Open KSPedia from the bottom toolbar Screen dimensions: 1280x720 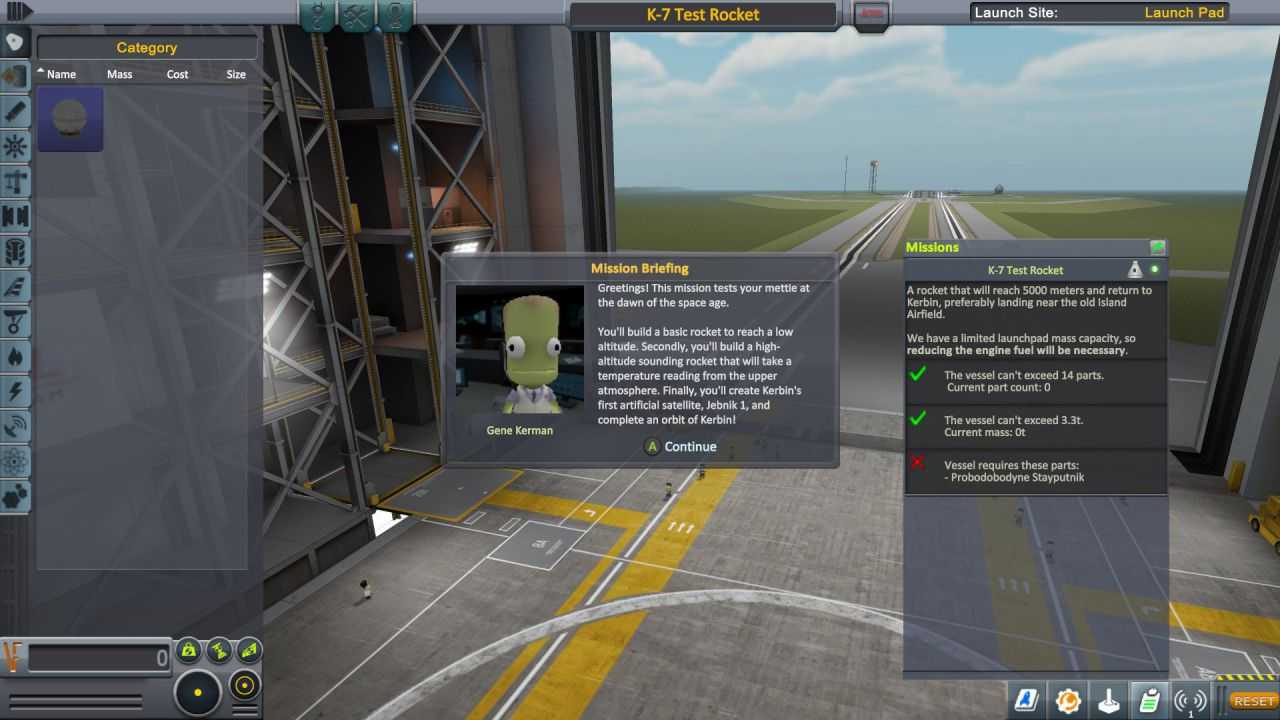click(1024, 702)
